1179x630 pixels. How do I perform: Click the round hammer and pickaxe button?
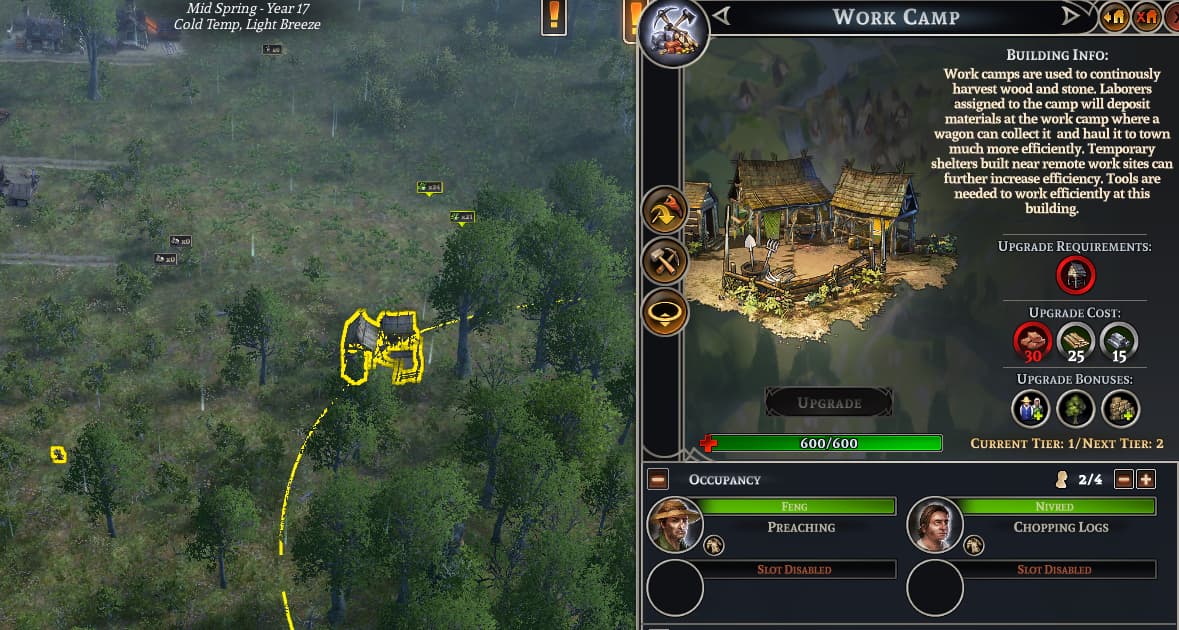coord(665,262)
